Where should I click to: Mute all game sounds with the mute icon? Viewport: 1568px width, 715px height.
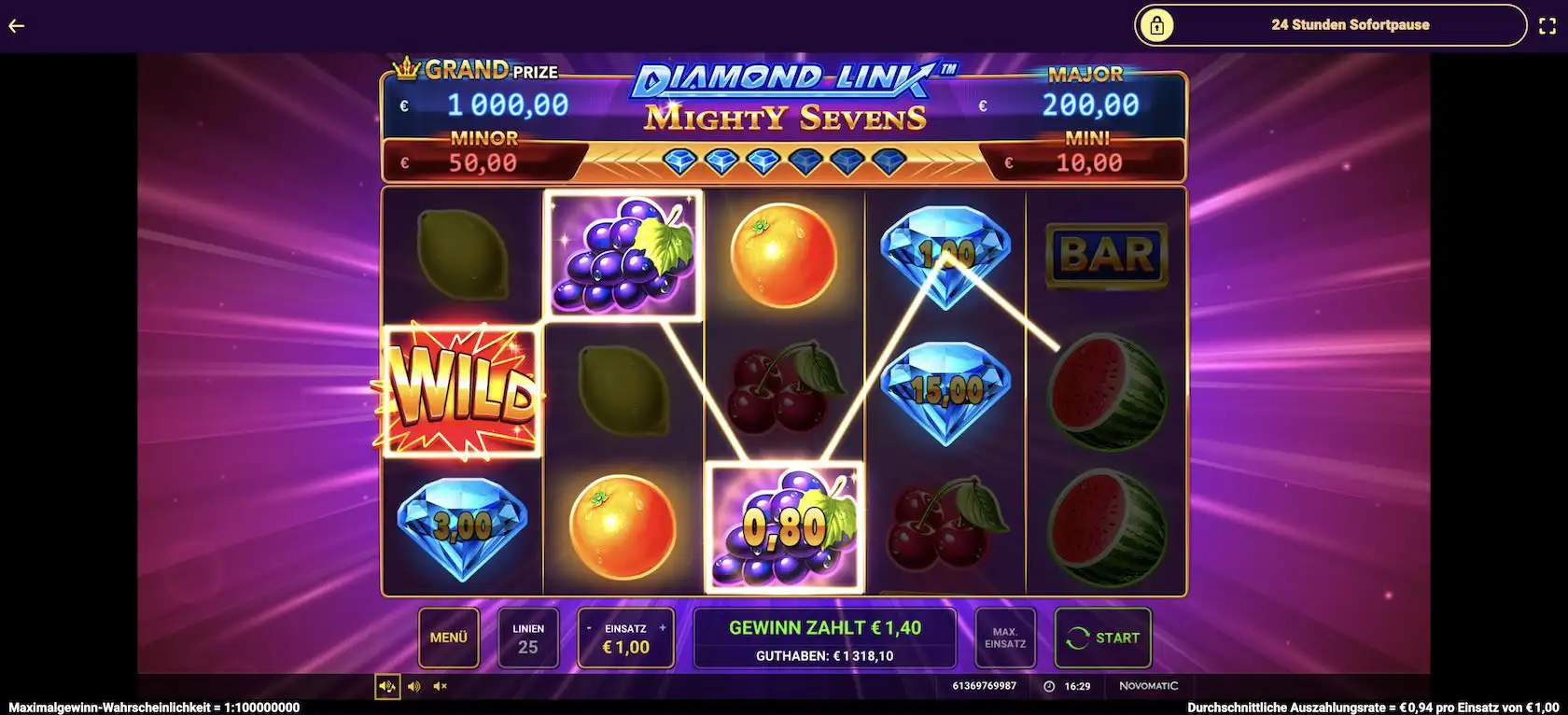440,686
